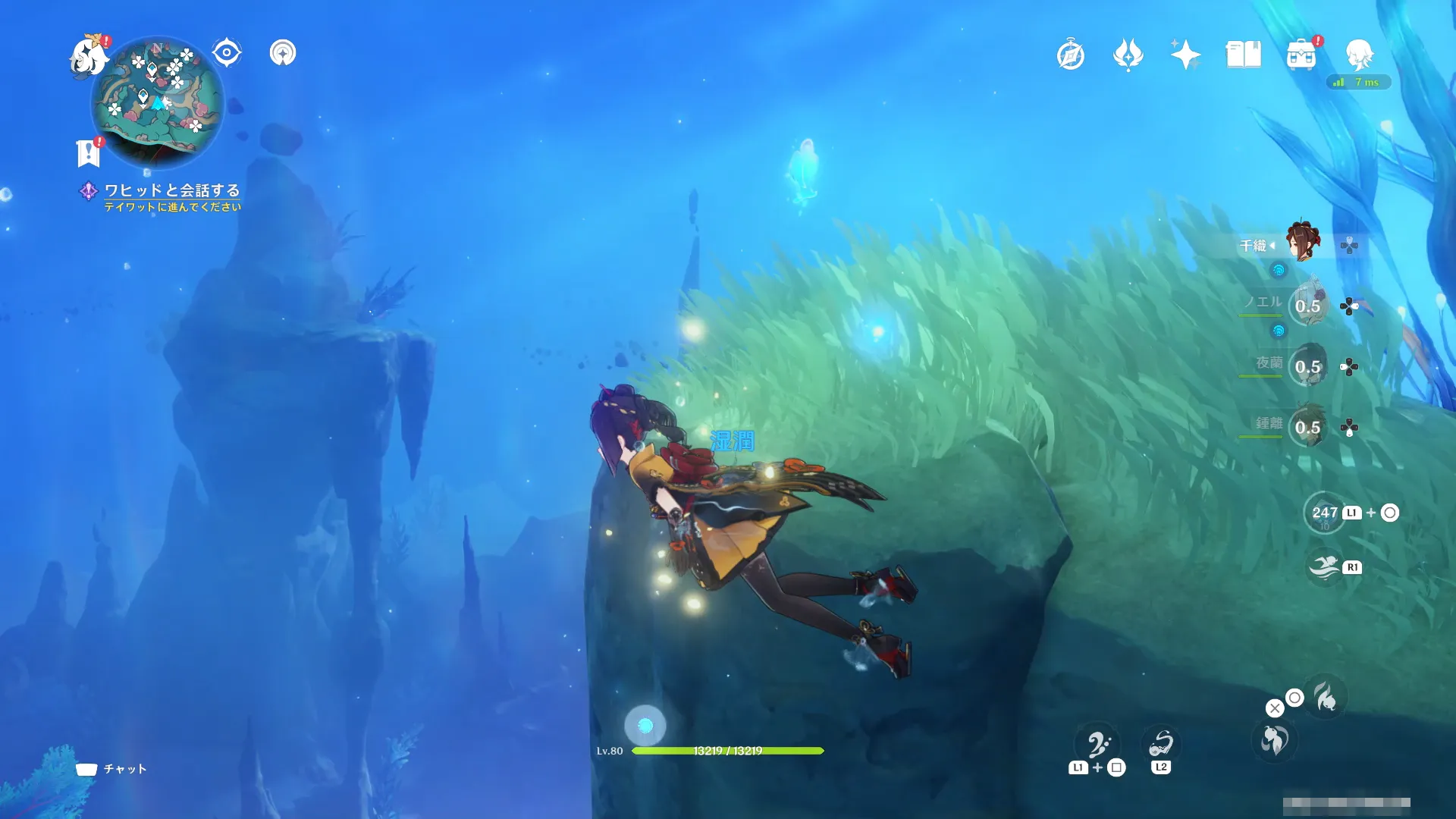Switch to party member 鍾離
Image resolution: width=1456 pixels, height=819 pixels.
(1307, 427)
